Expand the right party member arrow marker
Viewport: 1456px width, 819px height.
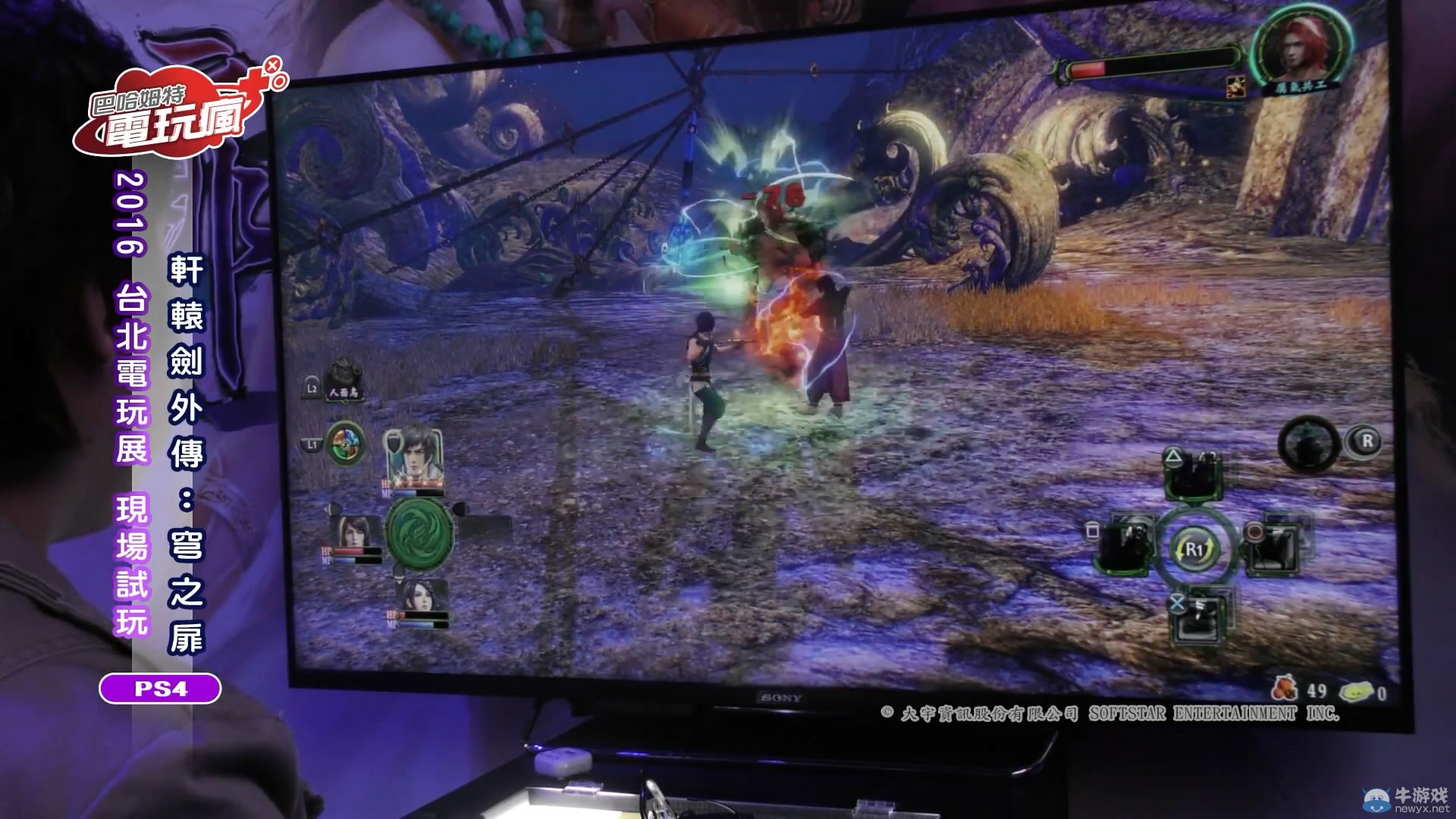coord(461,507)
